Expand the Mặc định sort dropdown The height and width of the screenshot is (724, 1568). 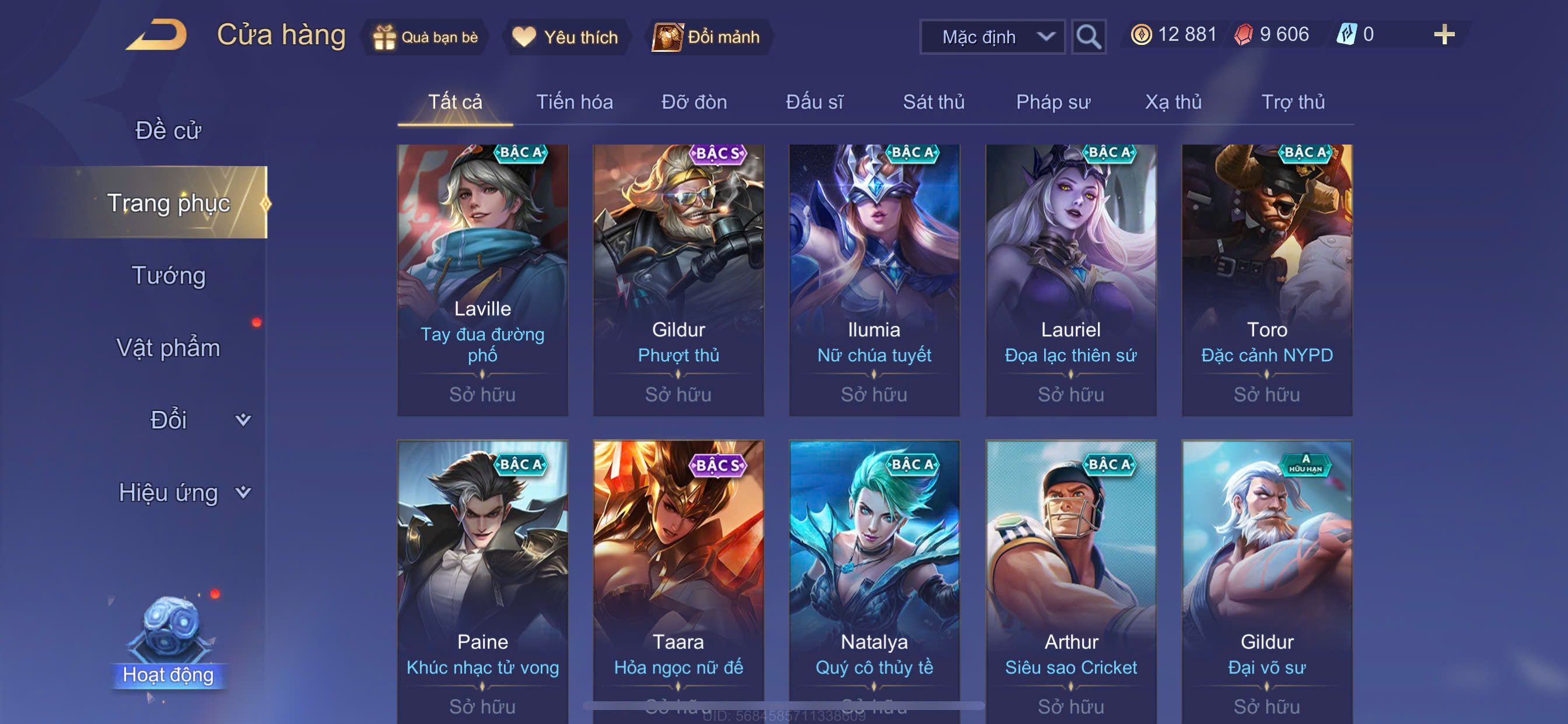pos(992,37)
